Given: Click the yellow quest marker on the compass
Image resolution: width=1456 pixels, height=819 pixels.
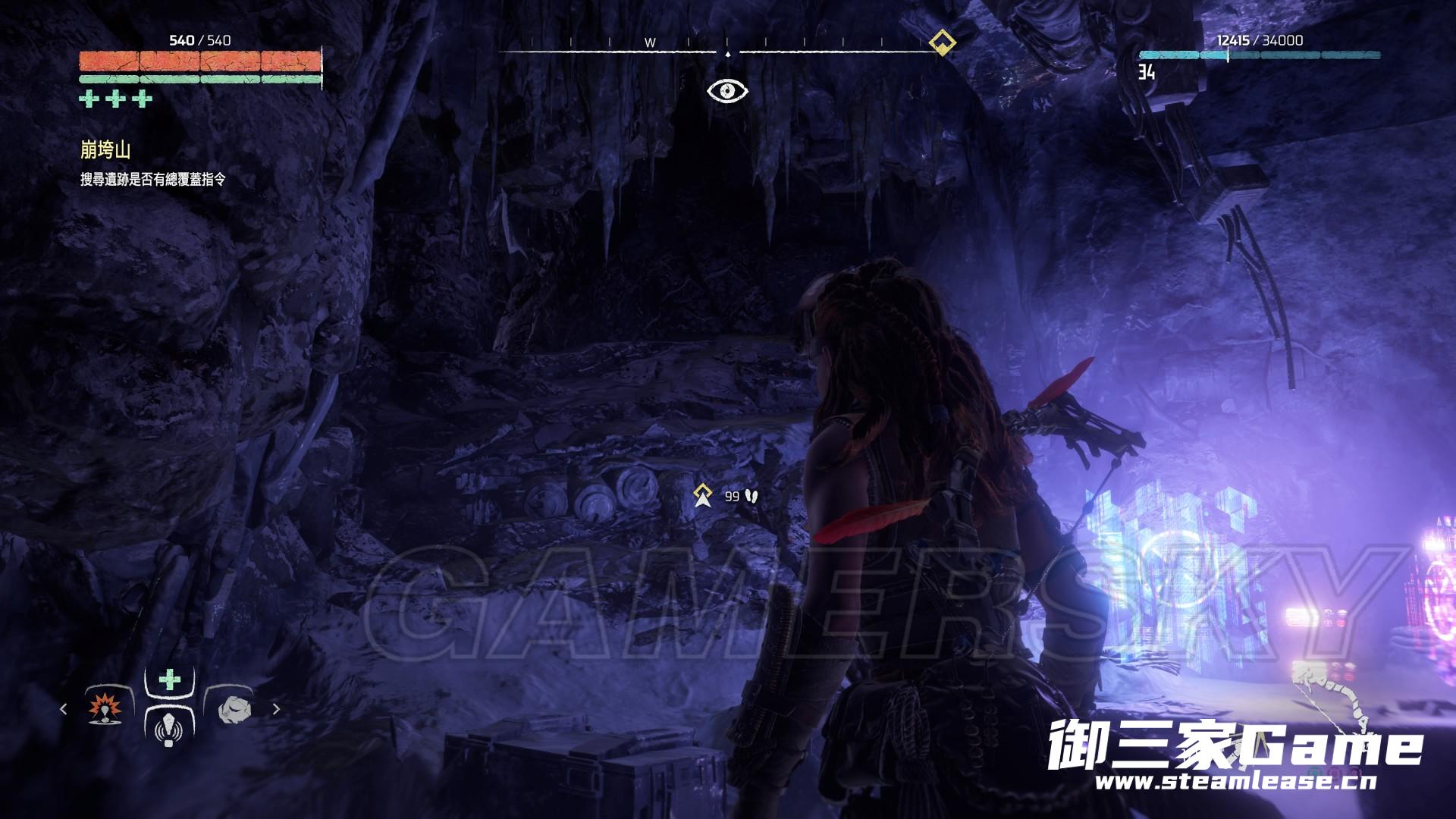Looking at the screenshot, I should 942,42.
